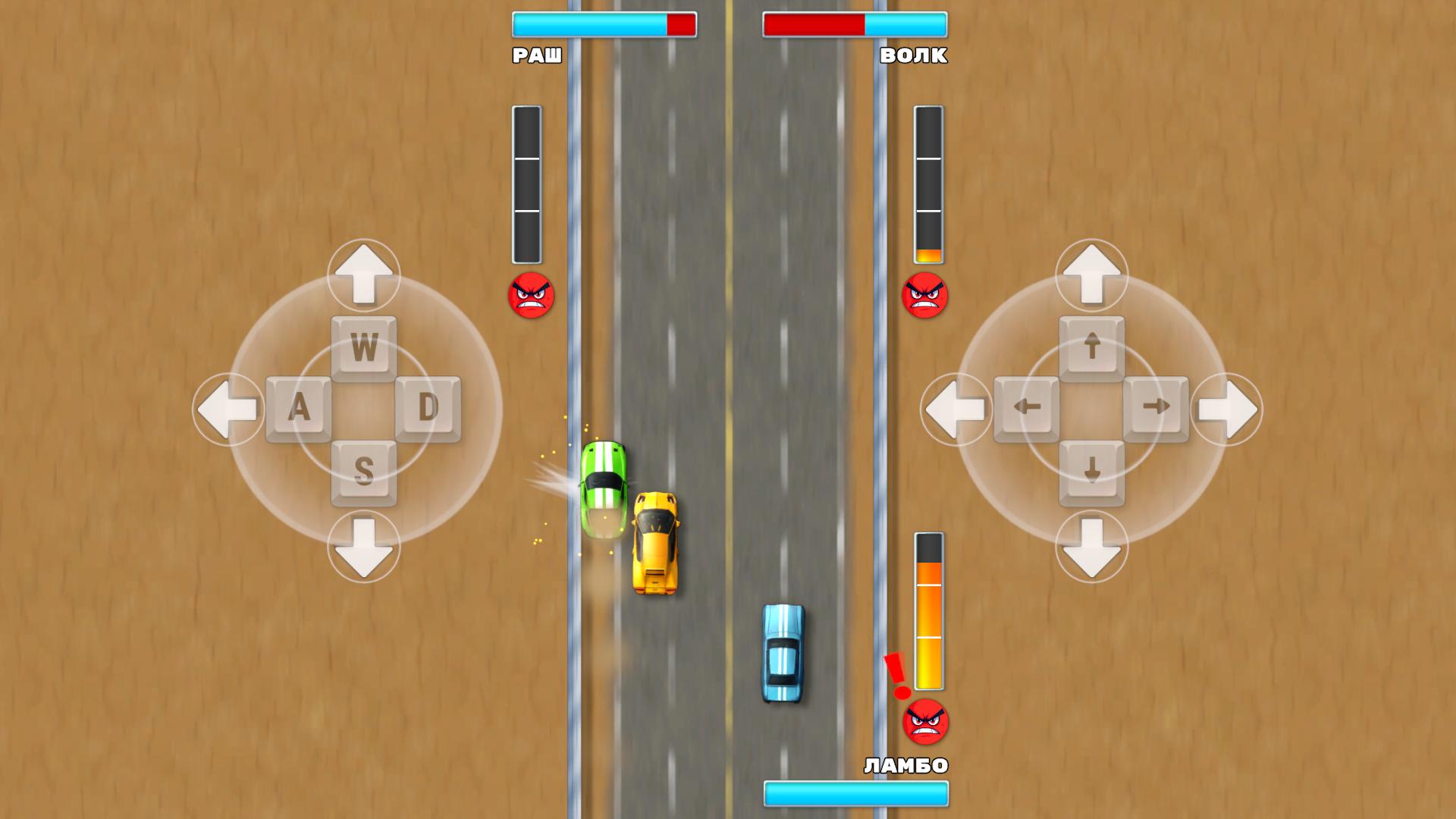Tap the angry face icon below РАШ gauge
Screen dimensions: 1456x819
[529, 295]
